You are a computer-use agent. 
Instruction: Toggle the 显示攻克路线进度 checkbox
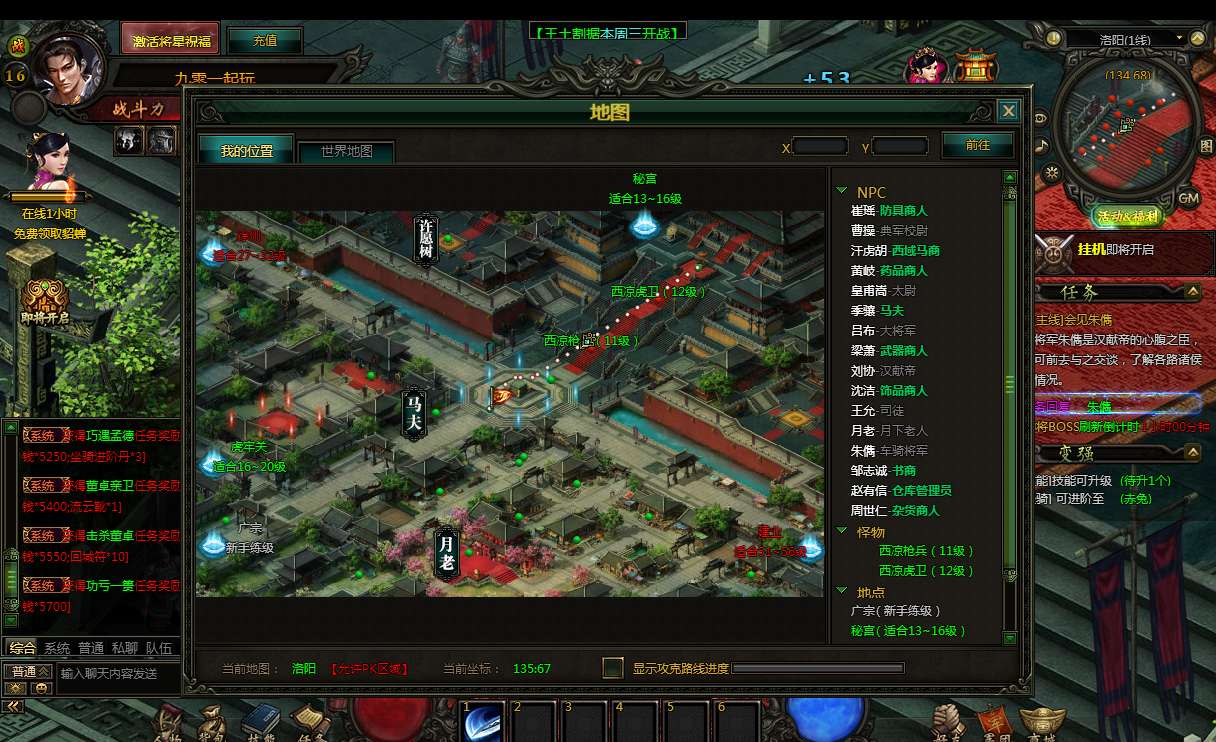click(x=613, y=668)
